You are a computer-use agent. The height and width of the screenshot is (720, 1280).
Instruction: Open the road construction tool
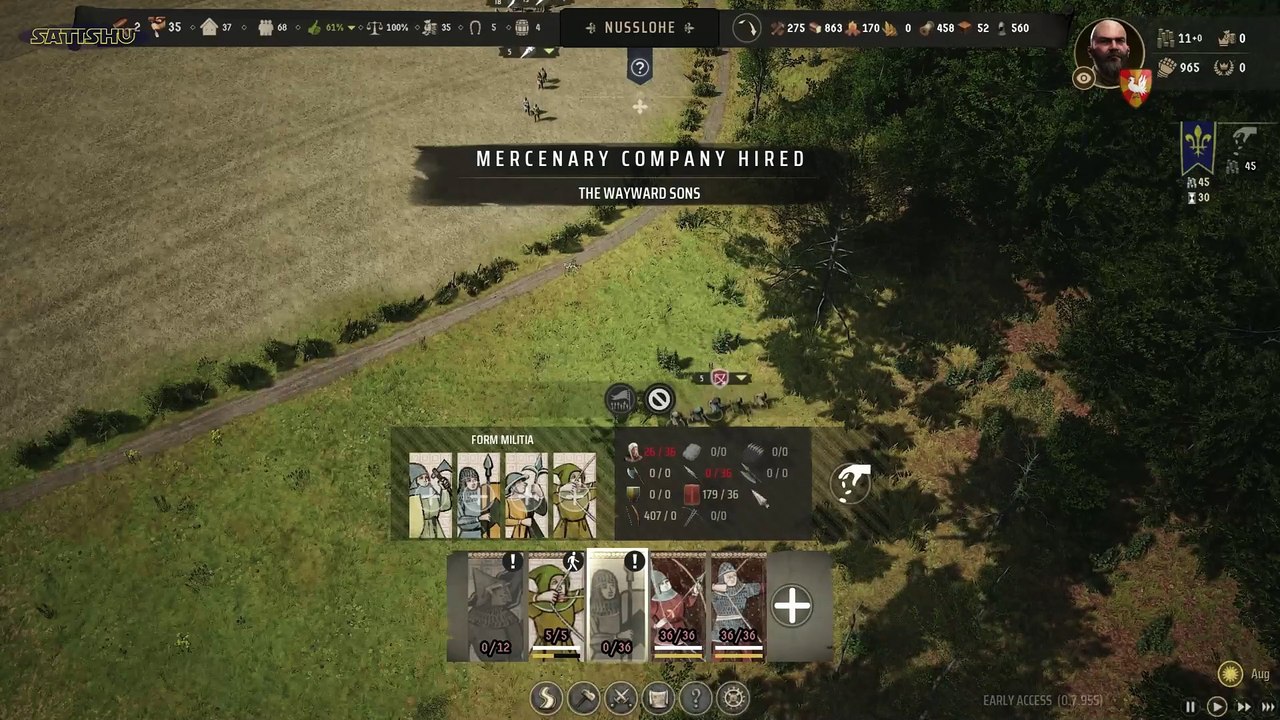(x=546, y=697)
